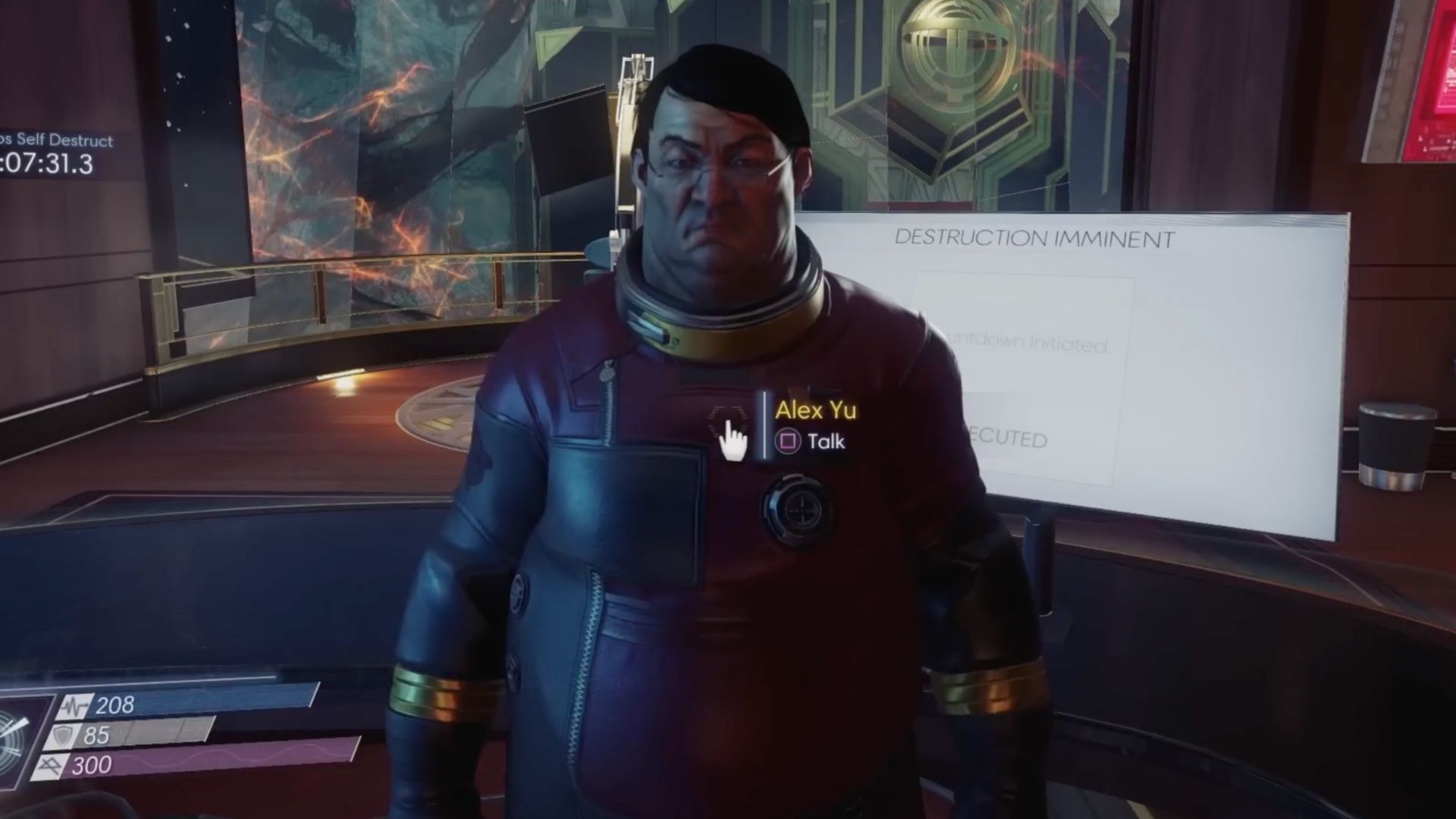Screen dimensions: 1456x819
Task: Select the suit integrity icon next to 300
Action: (50, 766)
